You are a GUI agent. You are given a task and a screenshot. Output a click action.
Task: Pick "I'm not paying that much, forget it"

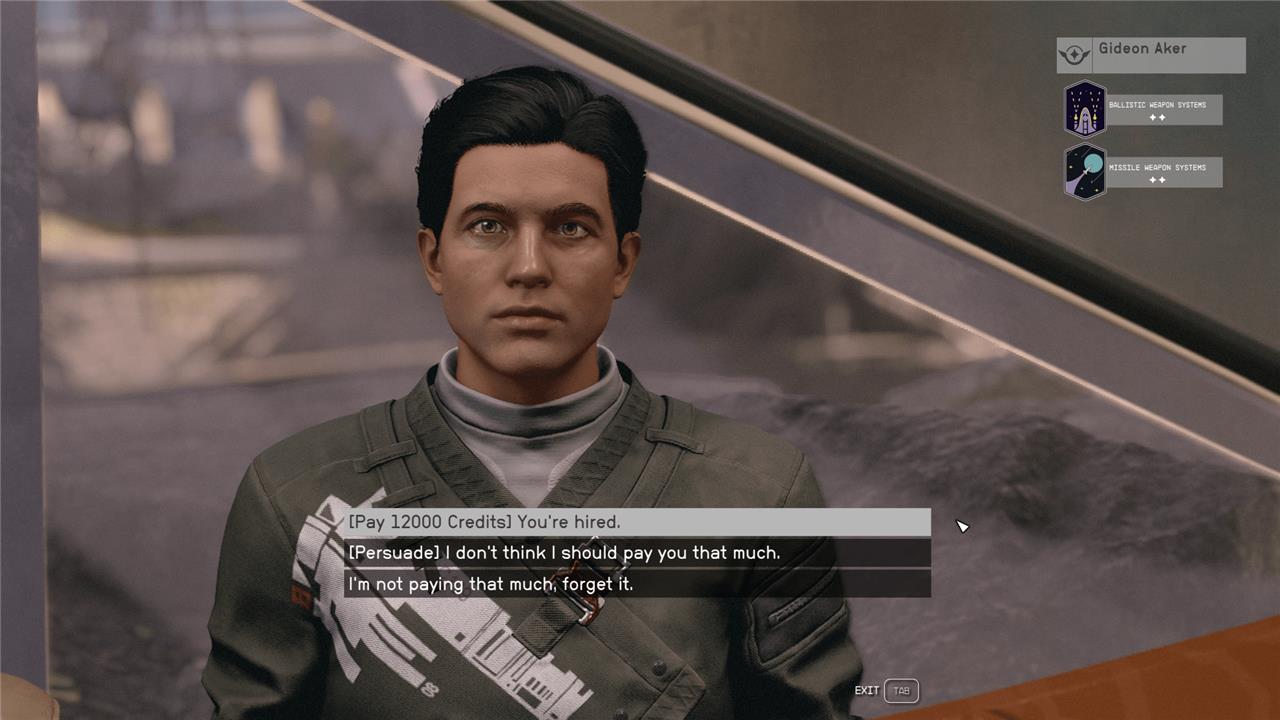click(637, 584)
